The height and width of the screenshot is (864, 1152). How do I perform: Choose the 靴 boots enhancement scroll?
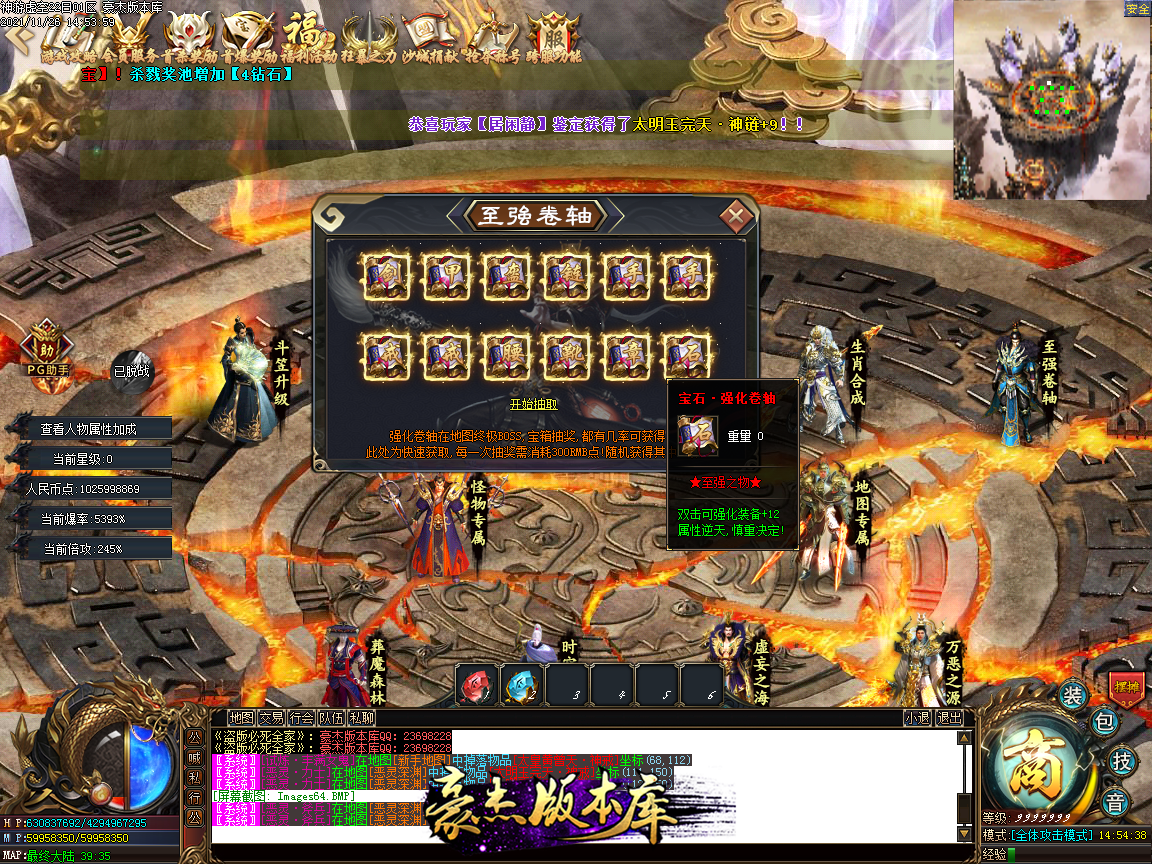click(567, 353)
